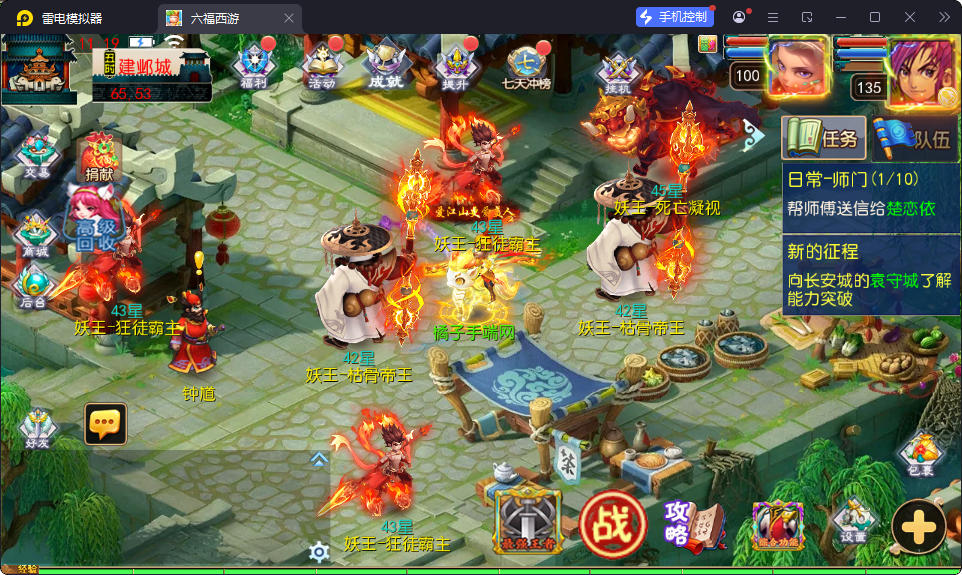Open the 七天冲榜 seven-day ranking
Screen dimensions: 962x575
click(527, 67)
